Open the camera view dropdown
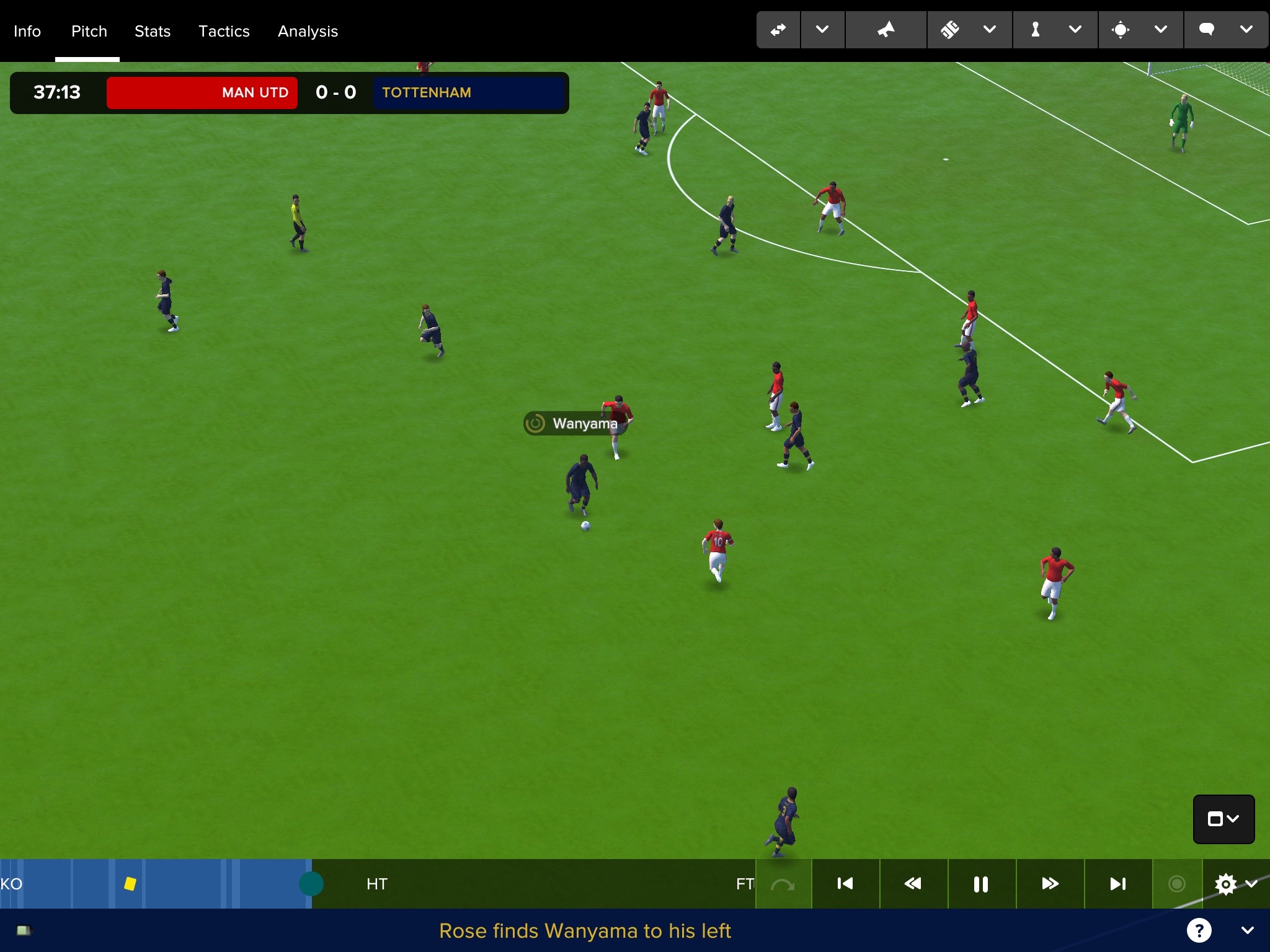Image resolution: width=1270 pixels, height=952 pixels. (x=1223, y=819)
